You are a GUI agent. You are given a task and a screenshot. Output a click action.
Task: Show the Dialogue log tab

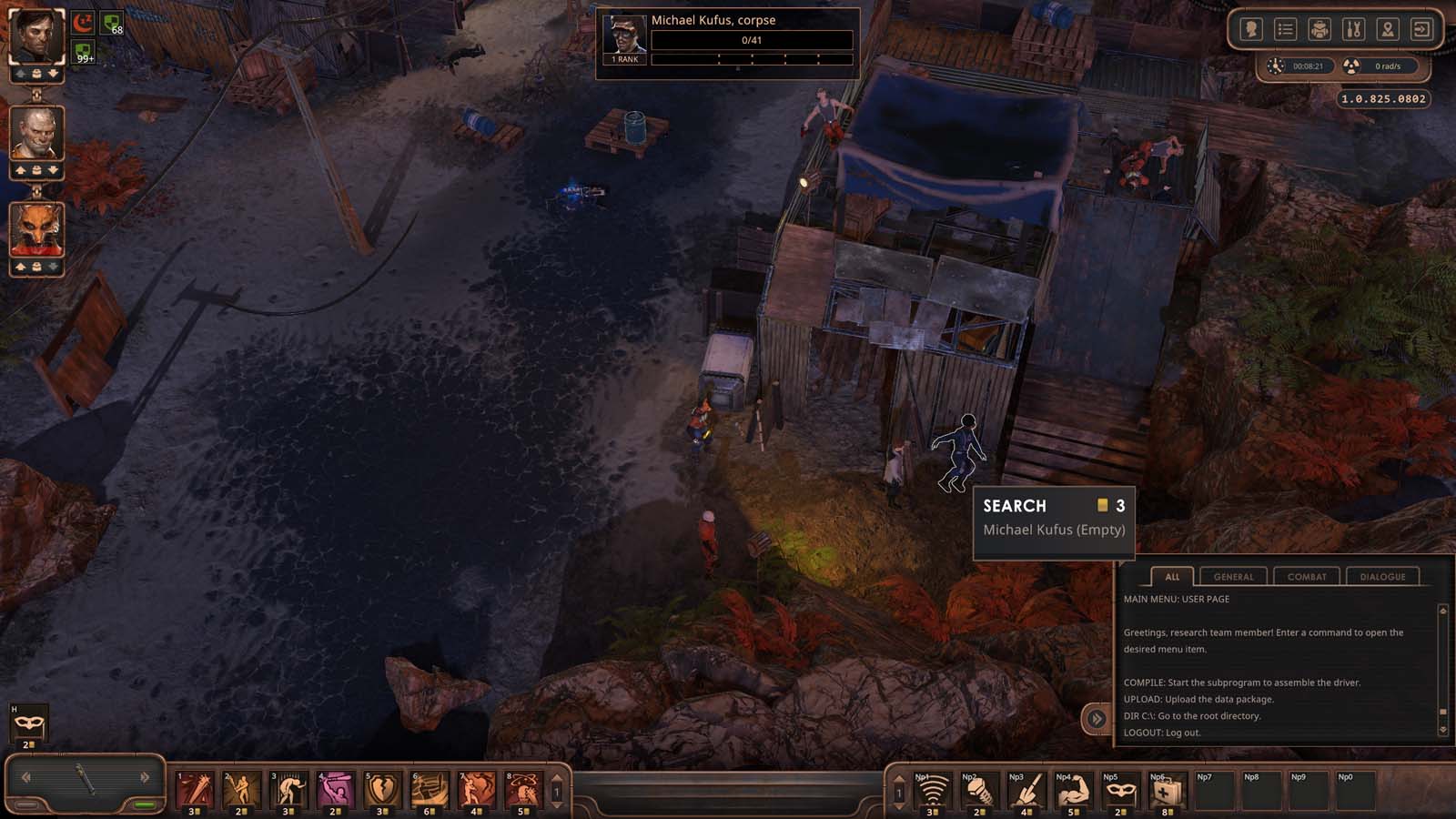point(1382,577)
